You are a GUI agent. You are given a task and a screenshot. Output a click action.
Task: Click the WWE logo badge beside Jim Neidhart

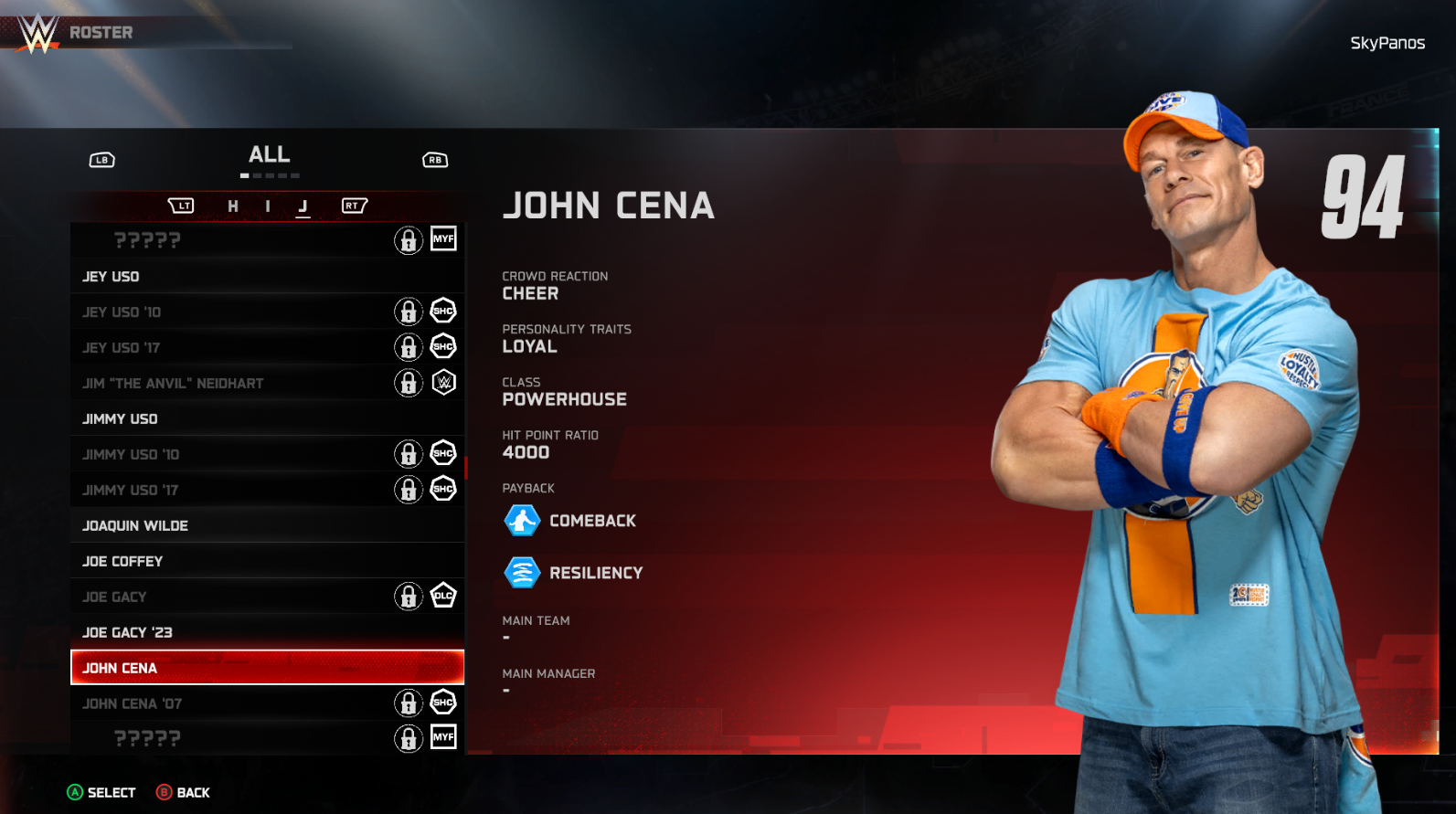[x=442, y=382]
